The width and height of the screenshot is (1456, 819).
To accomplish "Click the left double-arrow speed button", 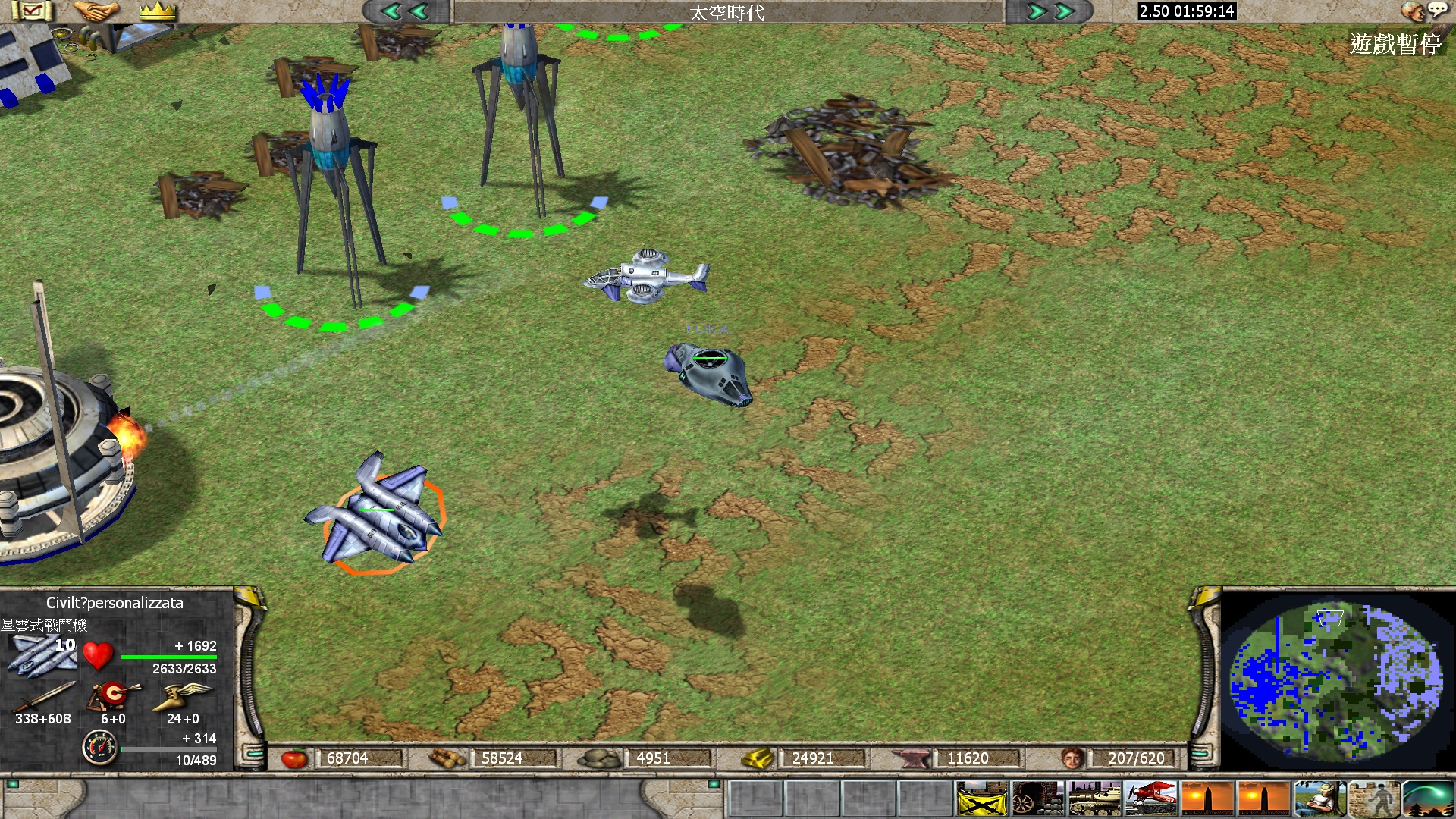I will [406, 11].
